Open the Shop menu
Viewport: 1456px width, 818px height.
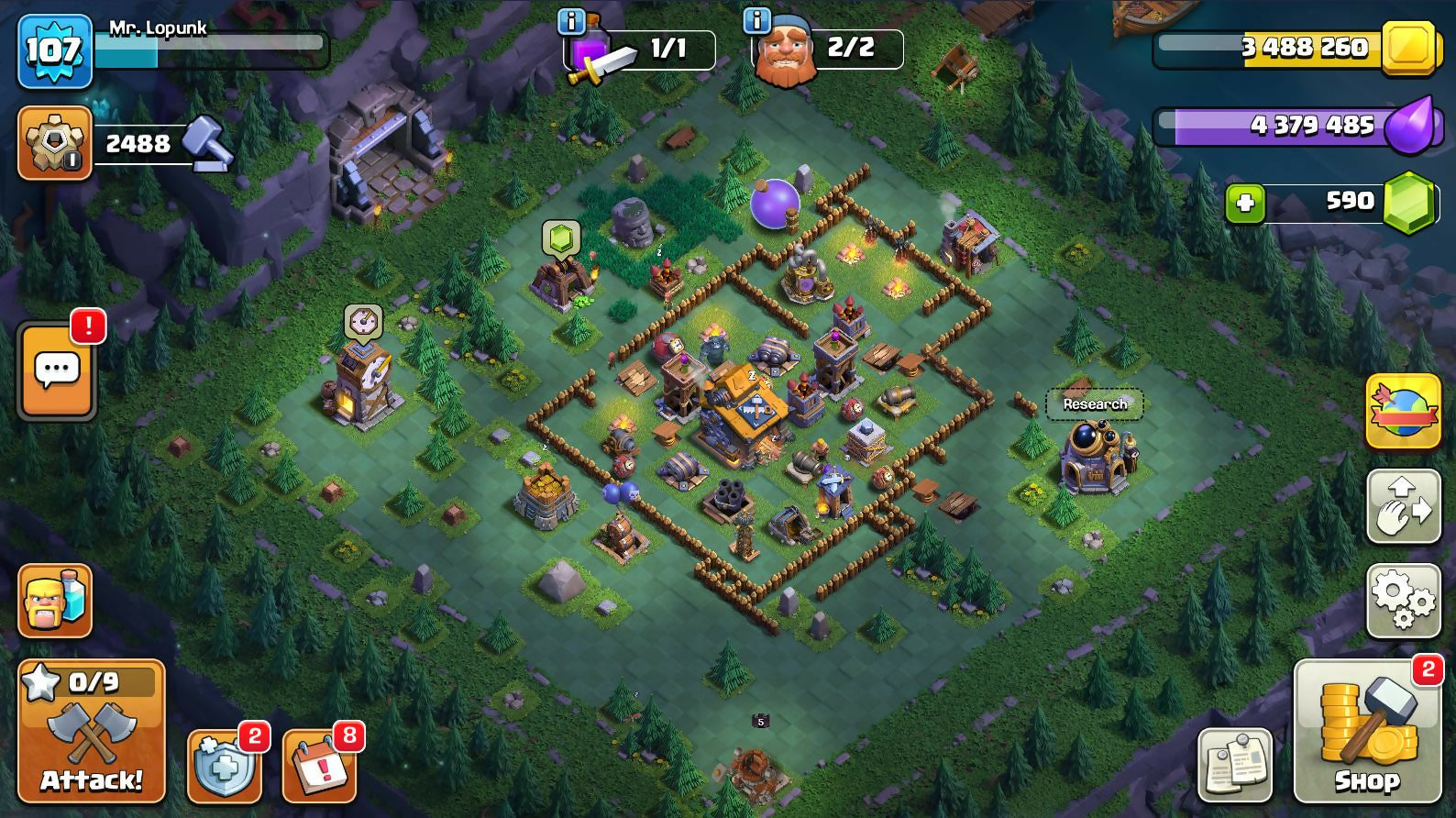pos(1366,731)
